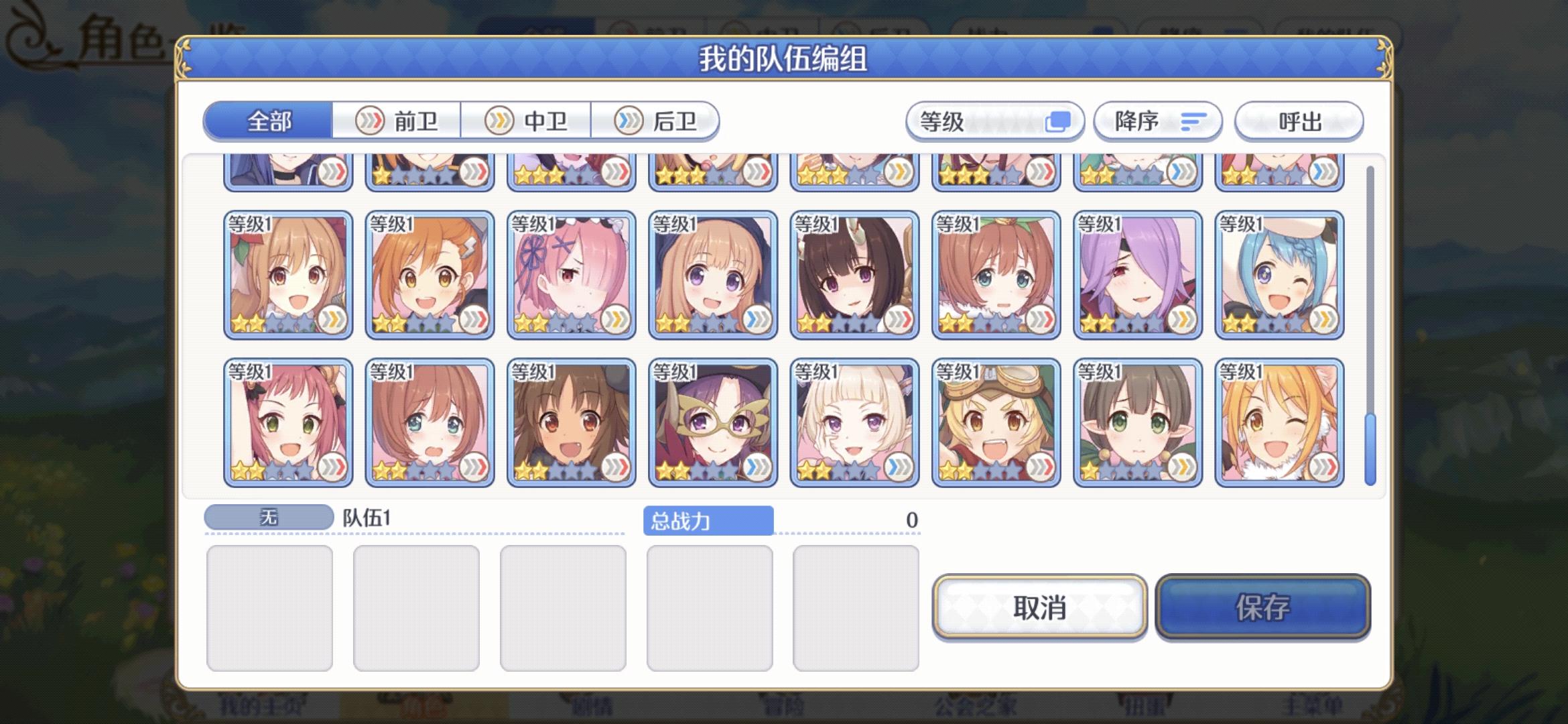Select the horned dark-haired oni character portrait
This screenshot has width=1568, height=724.
[854, 275]
